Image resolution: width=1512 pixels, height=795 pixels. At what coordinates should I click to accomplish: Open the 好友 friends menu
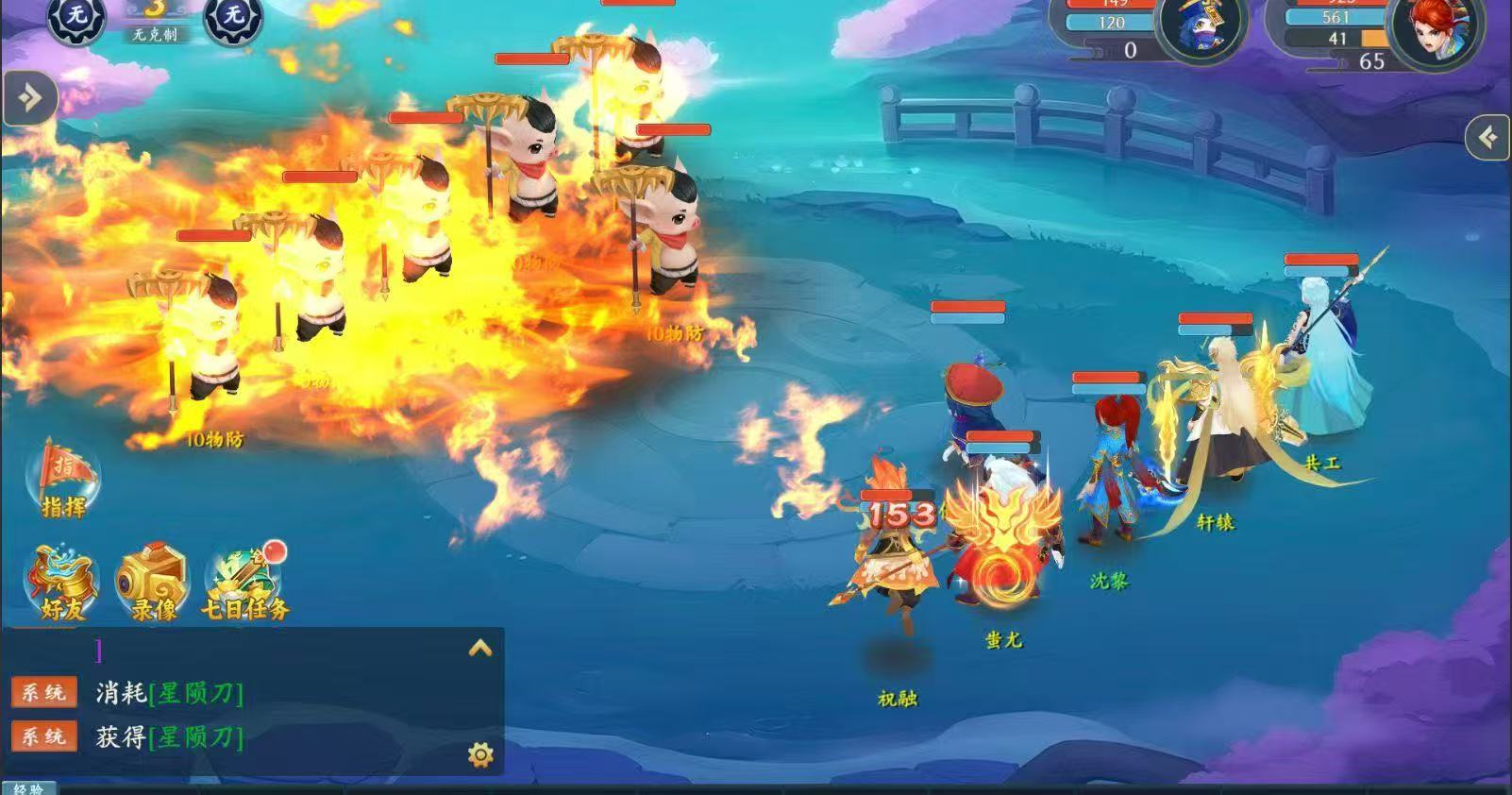tap(61, 582)
